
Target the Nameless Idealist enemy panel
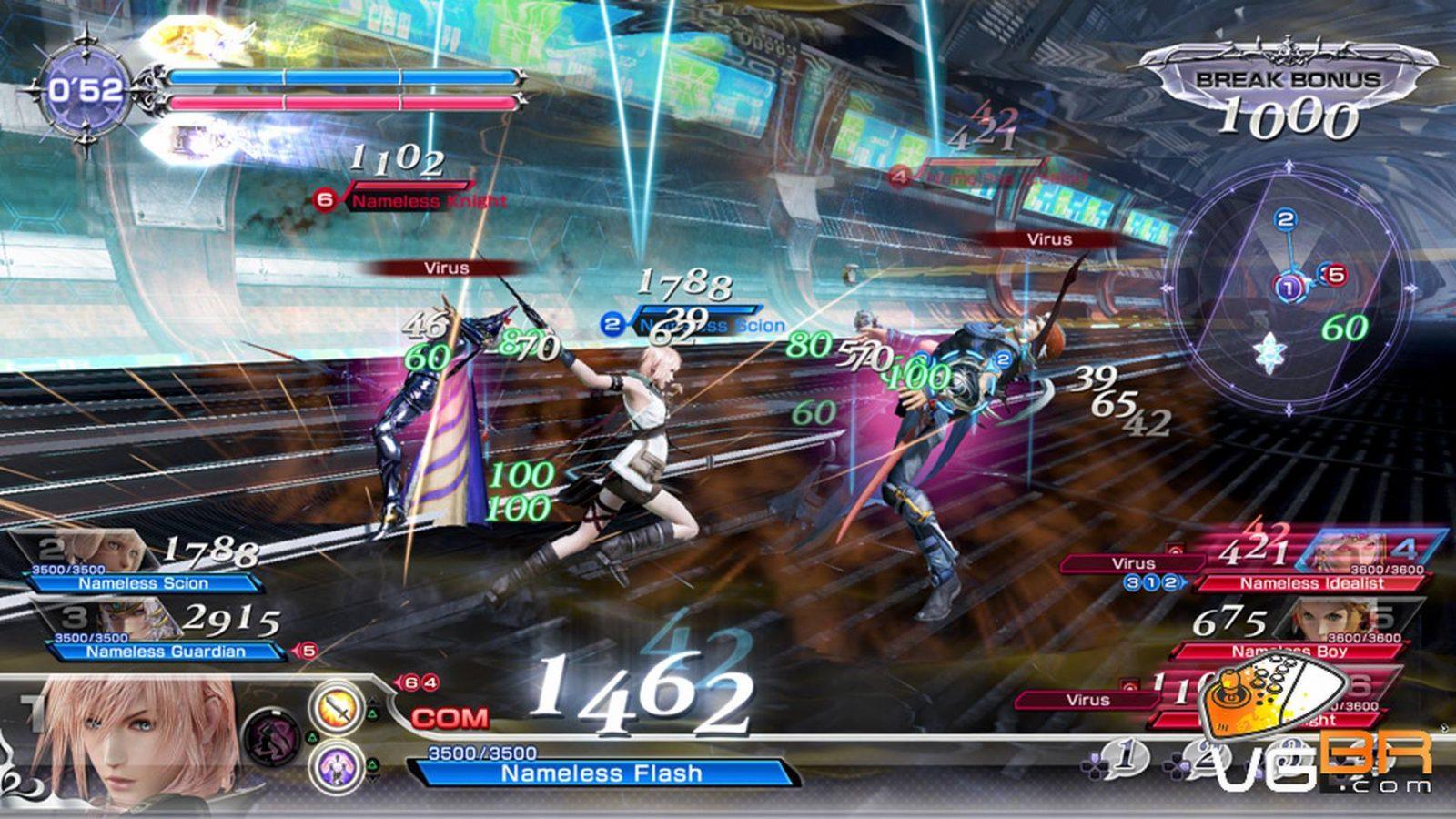coord(1310,582)
